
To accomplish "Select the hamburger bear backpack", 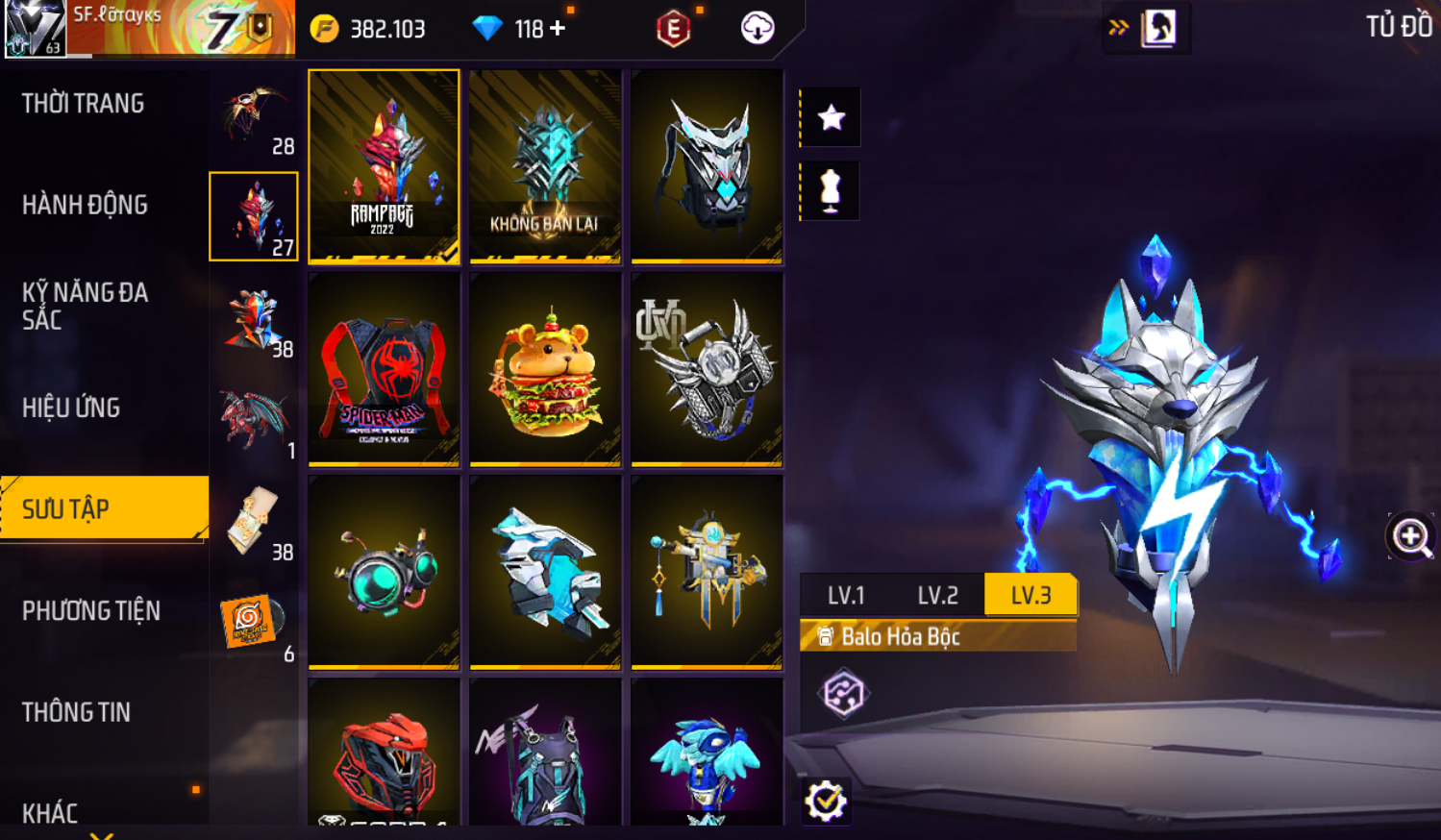I will click(545, 370).
